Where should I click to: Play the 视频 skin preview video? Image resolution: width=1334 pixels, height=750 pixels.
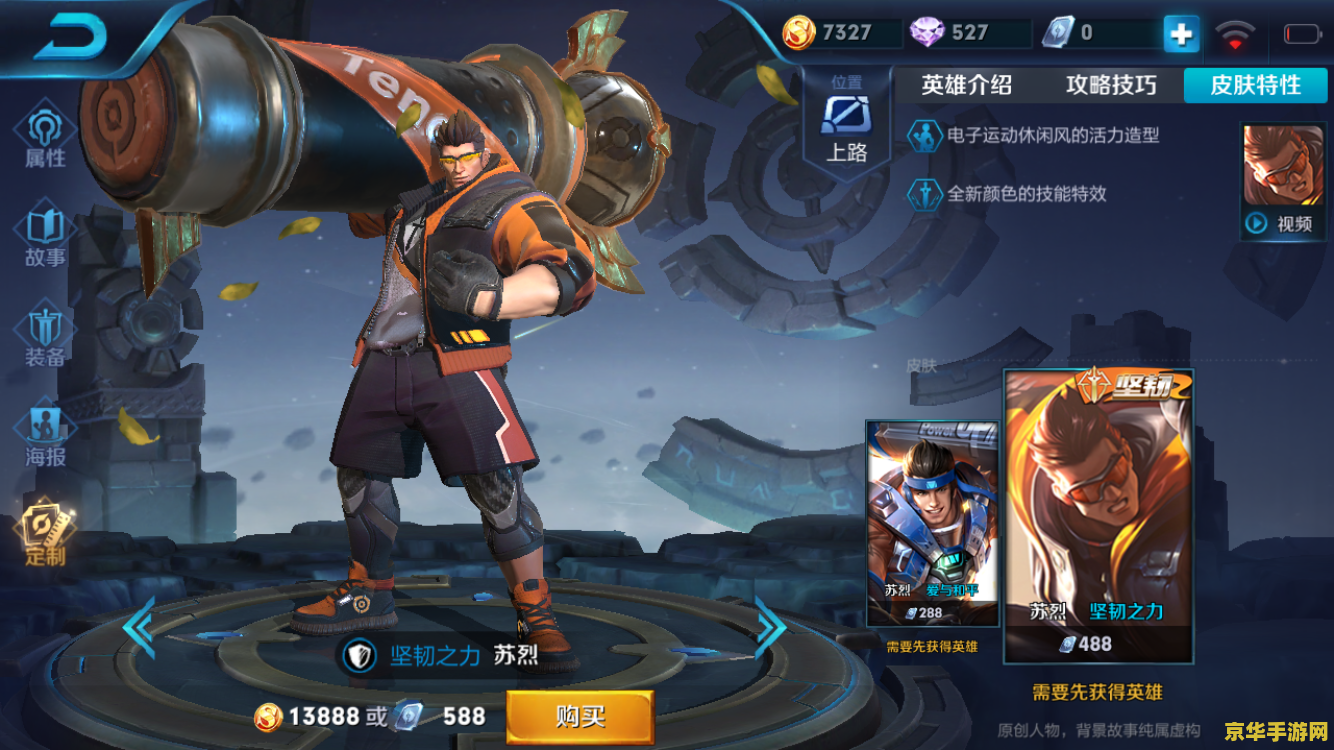tap(1283, 181)
